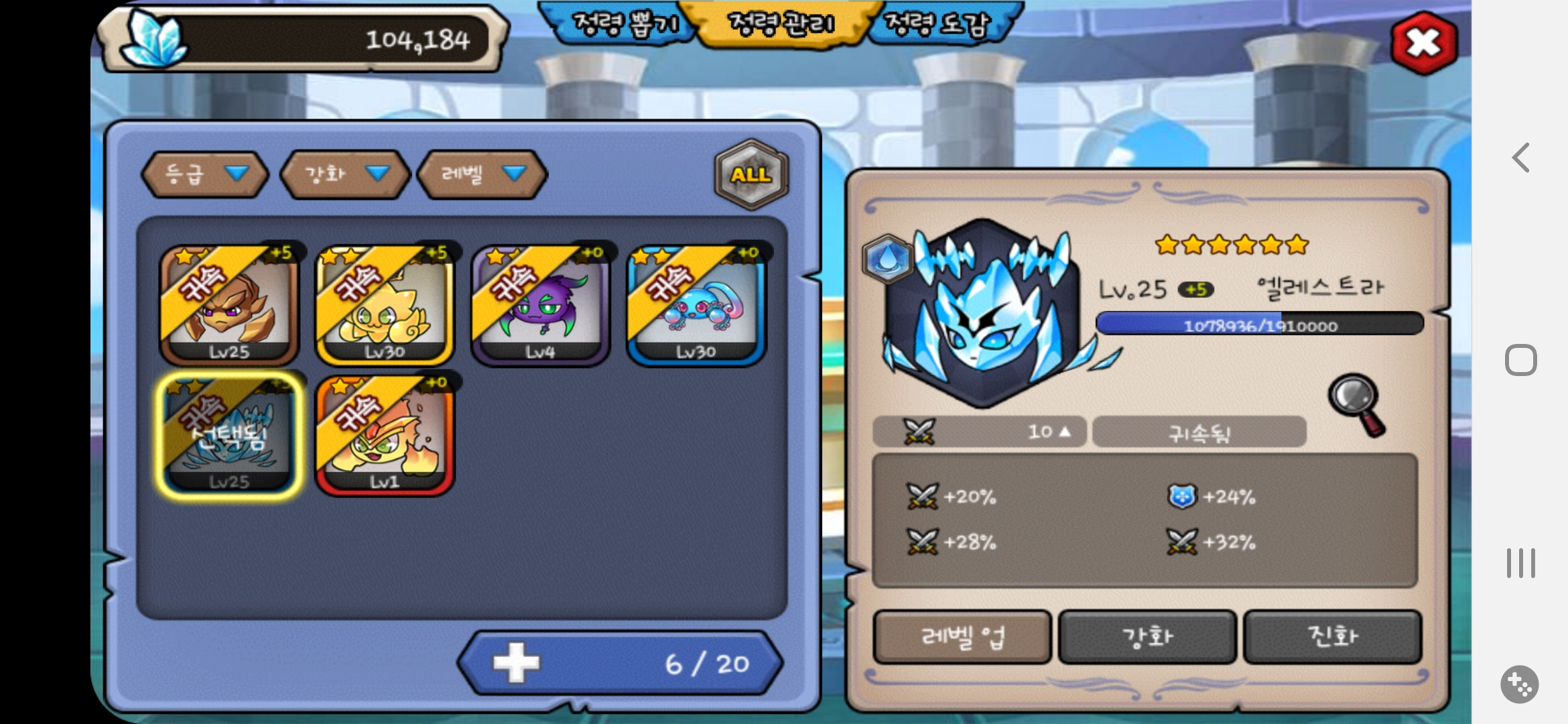Inspect spirit details with the magnifying glass
Viewport: 1568px width, 724px height.
pos(1357,404)
